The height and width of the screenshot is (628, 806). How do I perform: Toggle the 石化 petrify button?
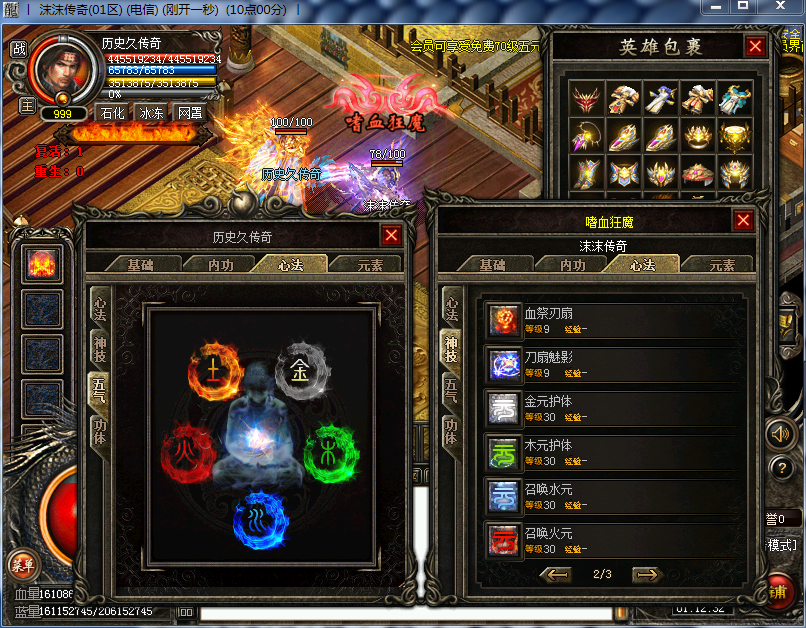coord(112,113)
